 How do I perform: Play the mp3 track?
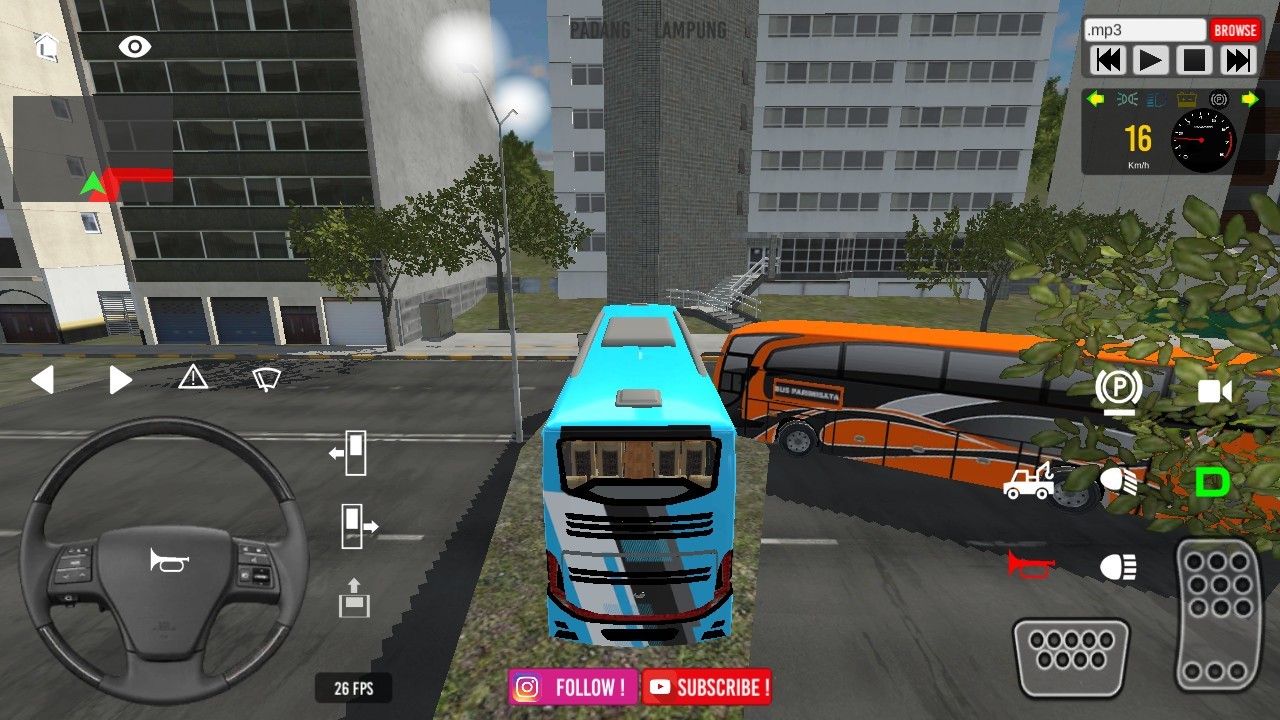(1151, 61)
